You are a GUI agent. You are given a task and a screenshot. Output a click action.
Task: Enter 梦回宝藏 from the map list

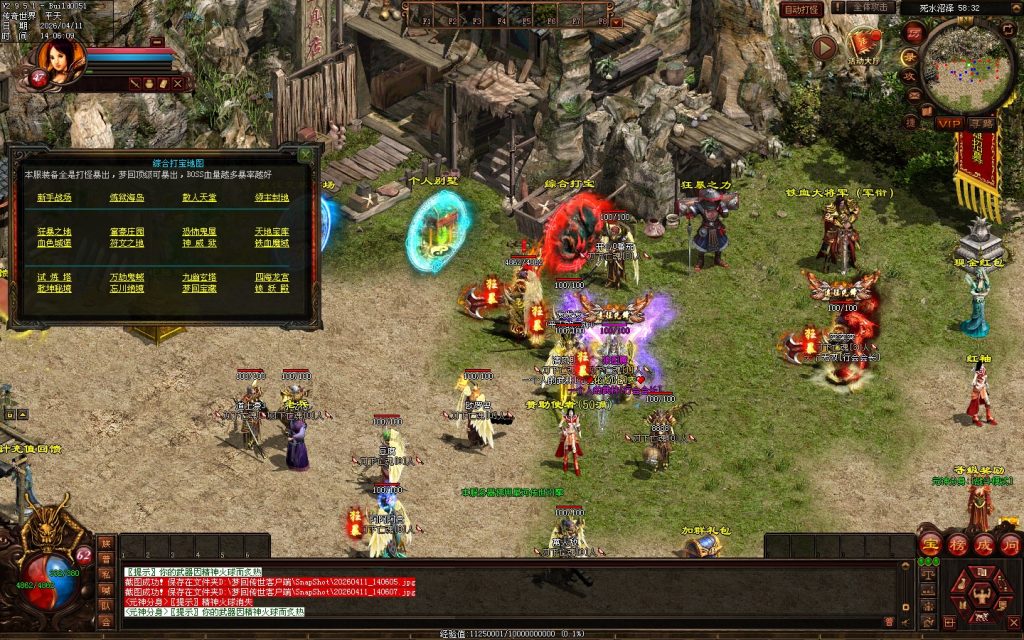click(198, 288)
